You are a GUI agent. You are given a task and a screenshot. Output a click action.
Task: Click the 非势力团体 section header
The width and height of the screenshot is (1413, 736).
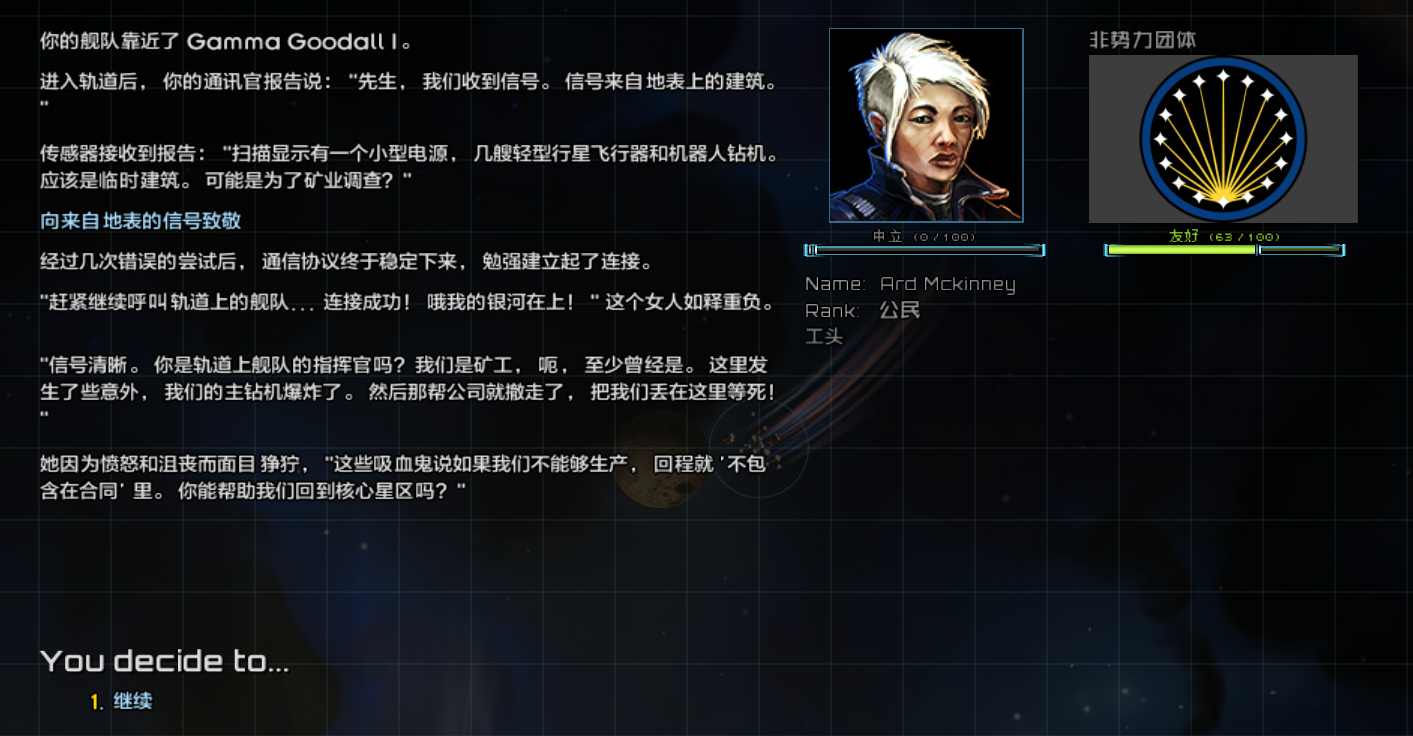point(1143,38)
